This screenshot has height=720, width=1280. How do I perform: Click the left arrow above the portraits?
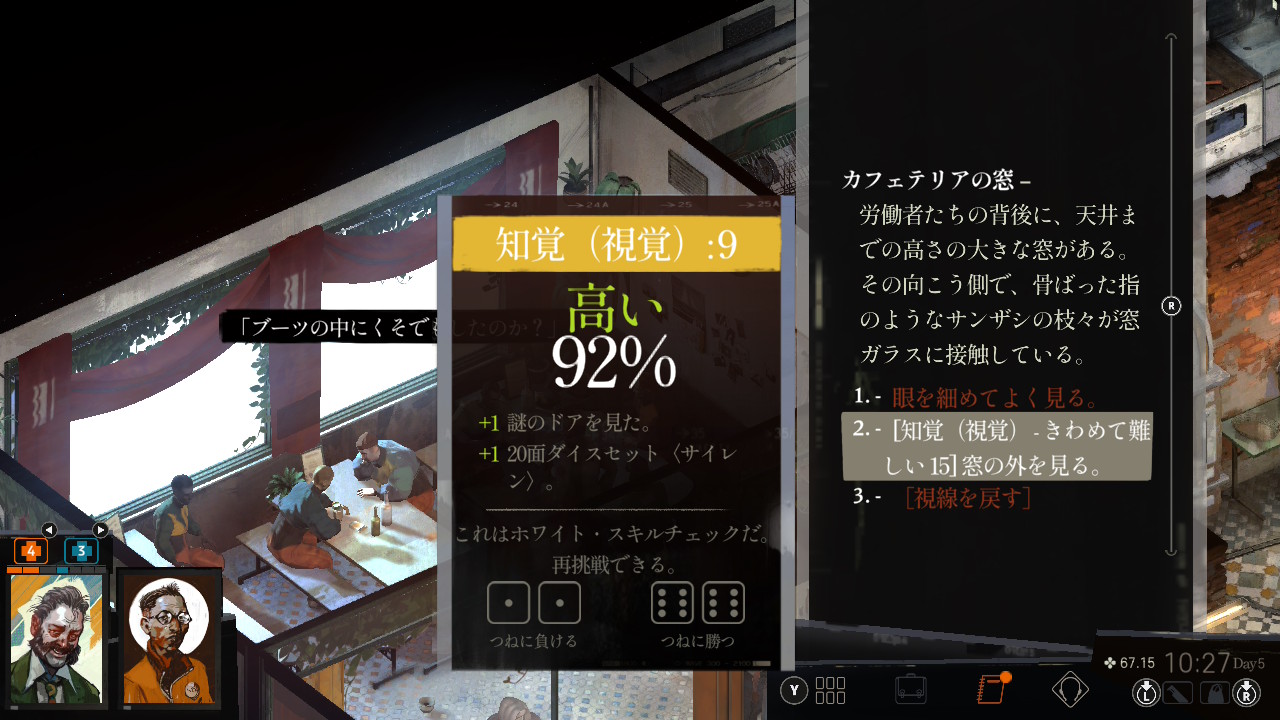point(48,529)
